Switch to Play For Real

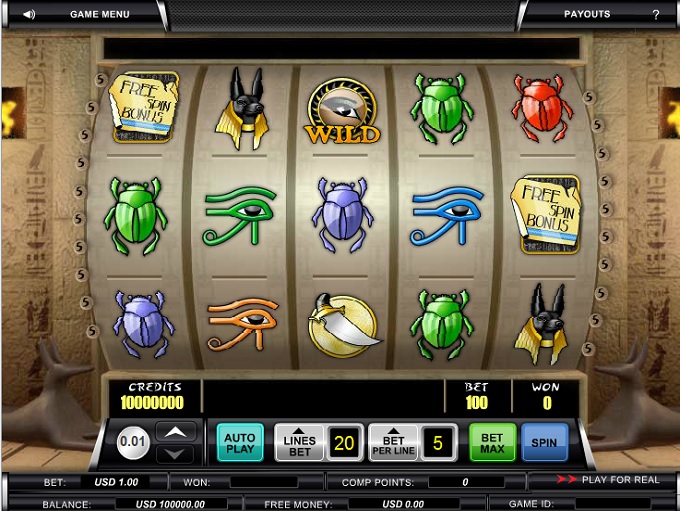610,480
